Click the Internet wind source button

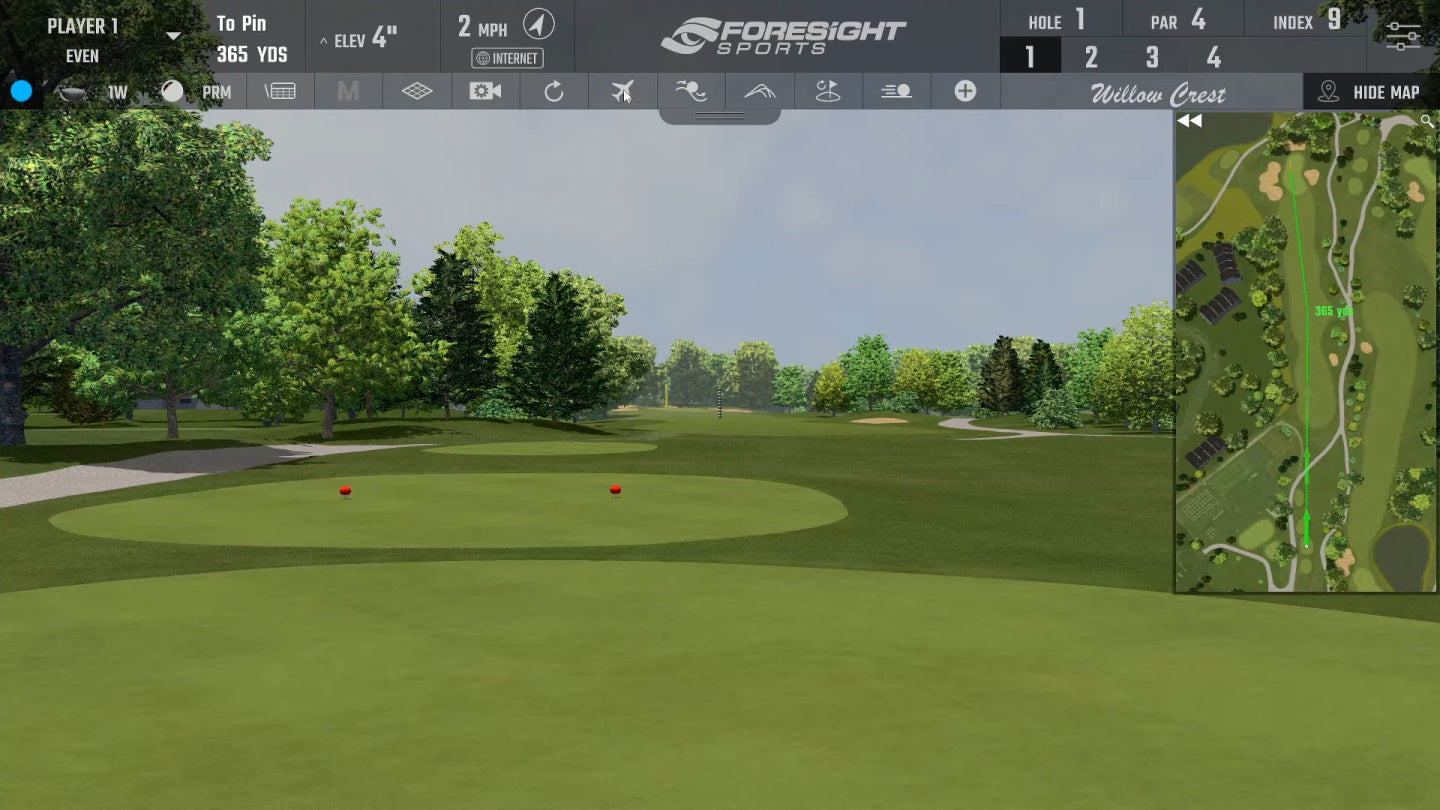[508, 58]
